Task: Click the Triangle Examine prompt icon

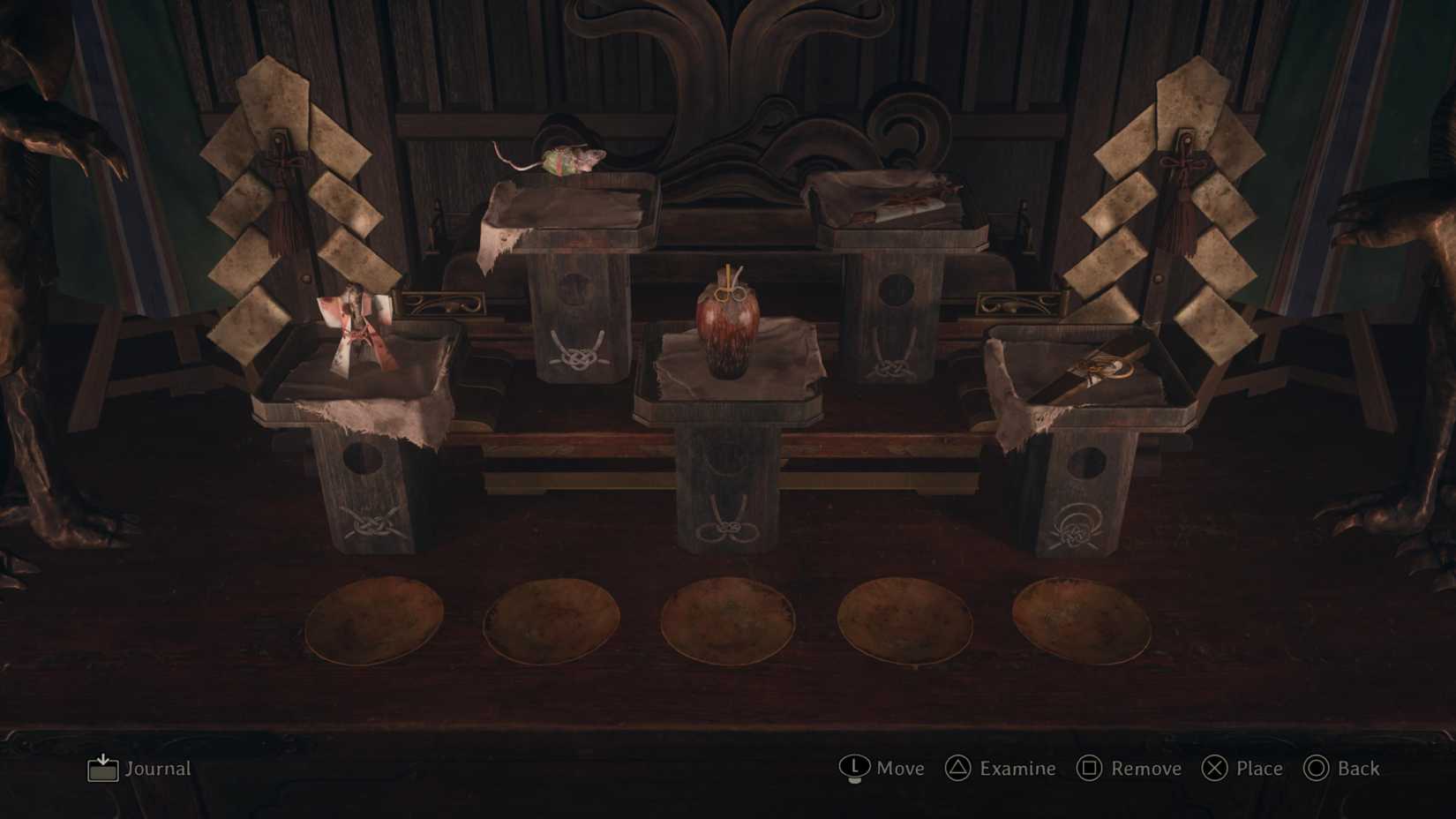Action: (957, 769)
